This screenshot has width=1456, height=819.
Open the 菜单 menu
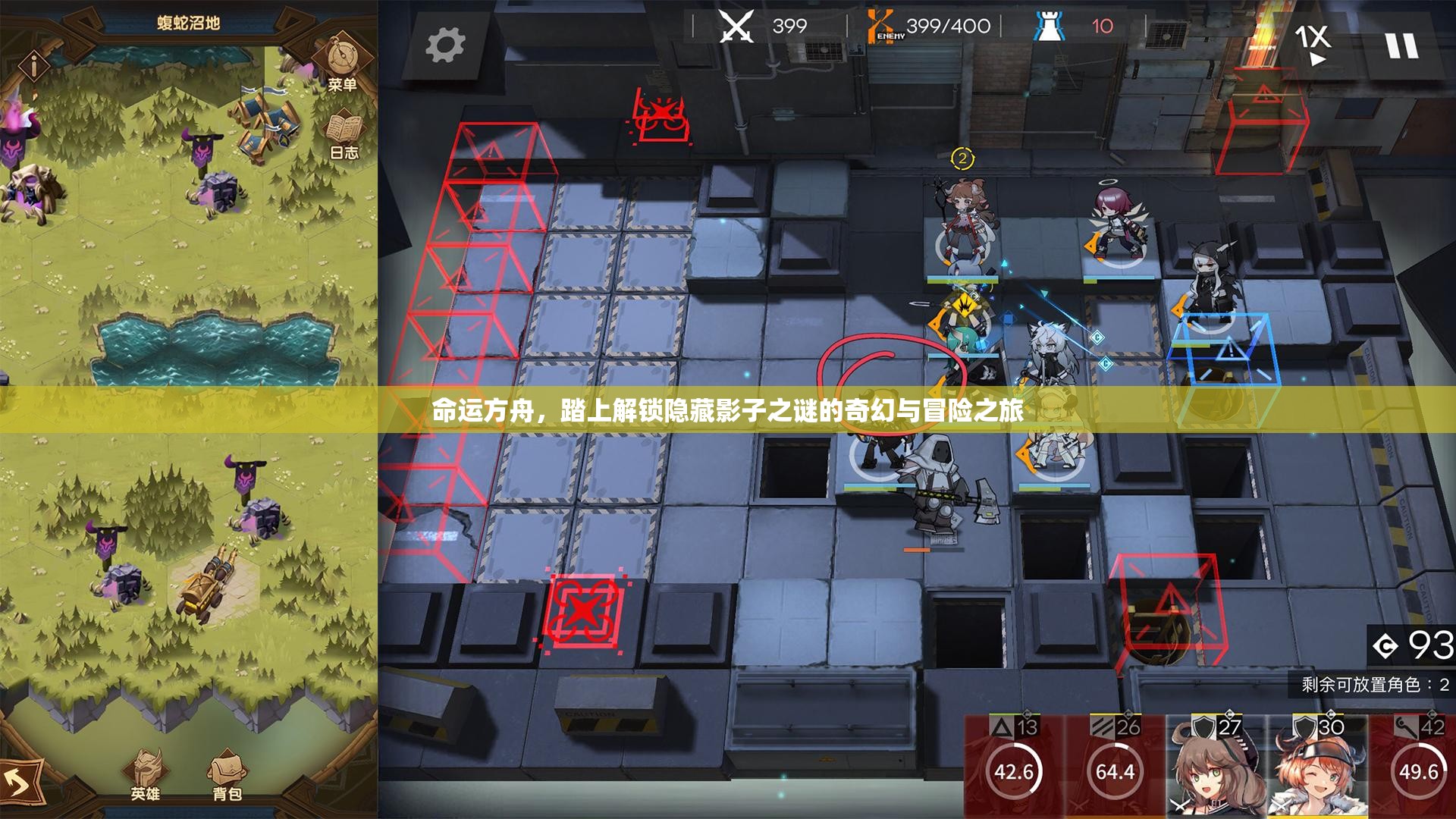pyautogui.click(x=343, y=85)
